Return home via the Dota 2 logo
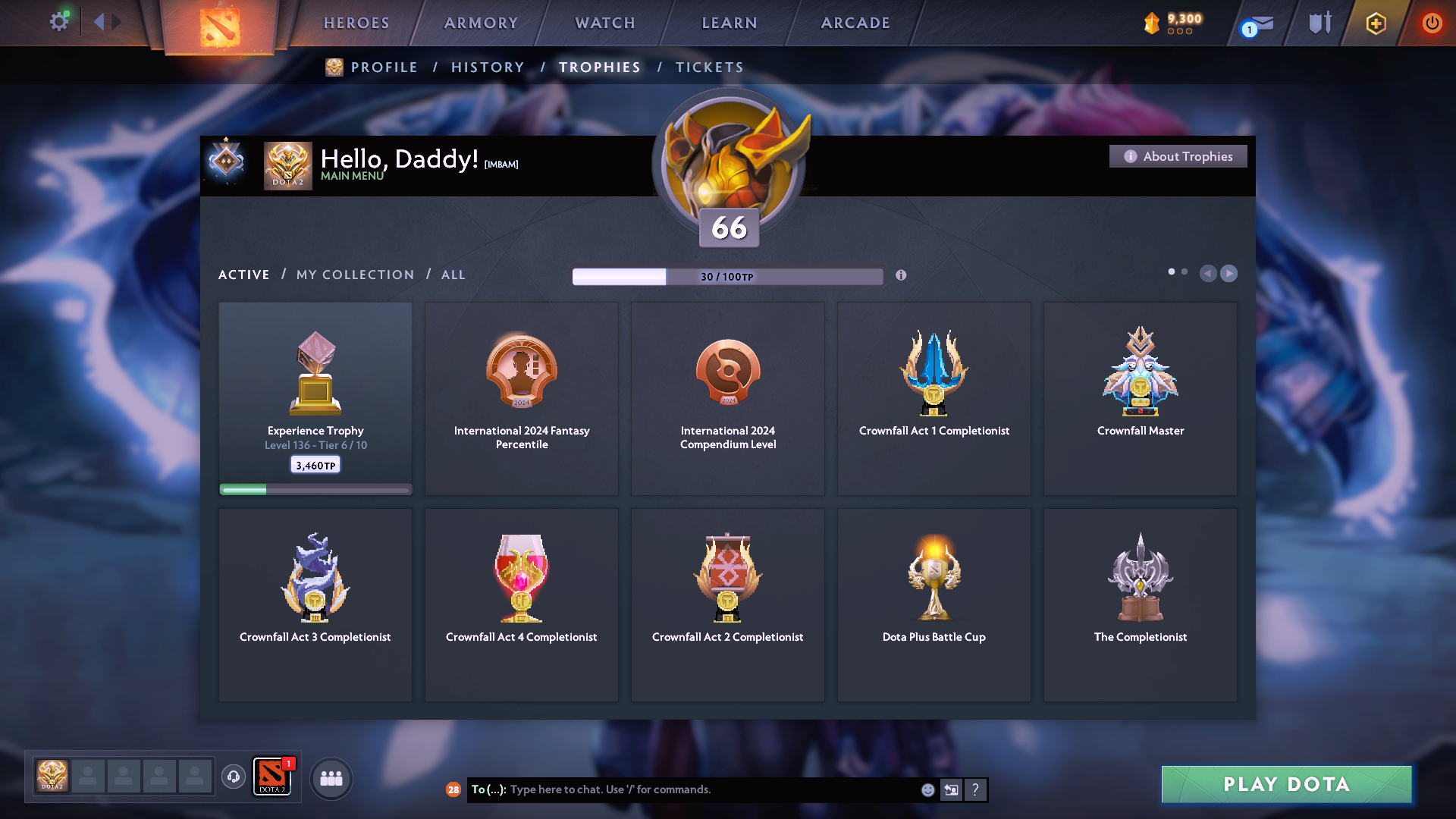Screen dimensions: 1456x819 [220, 27]
